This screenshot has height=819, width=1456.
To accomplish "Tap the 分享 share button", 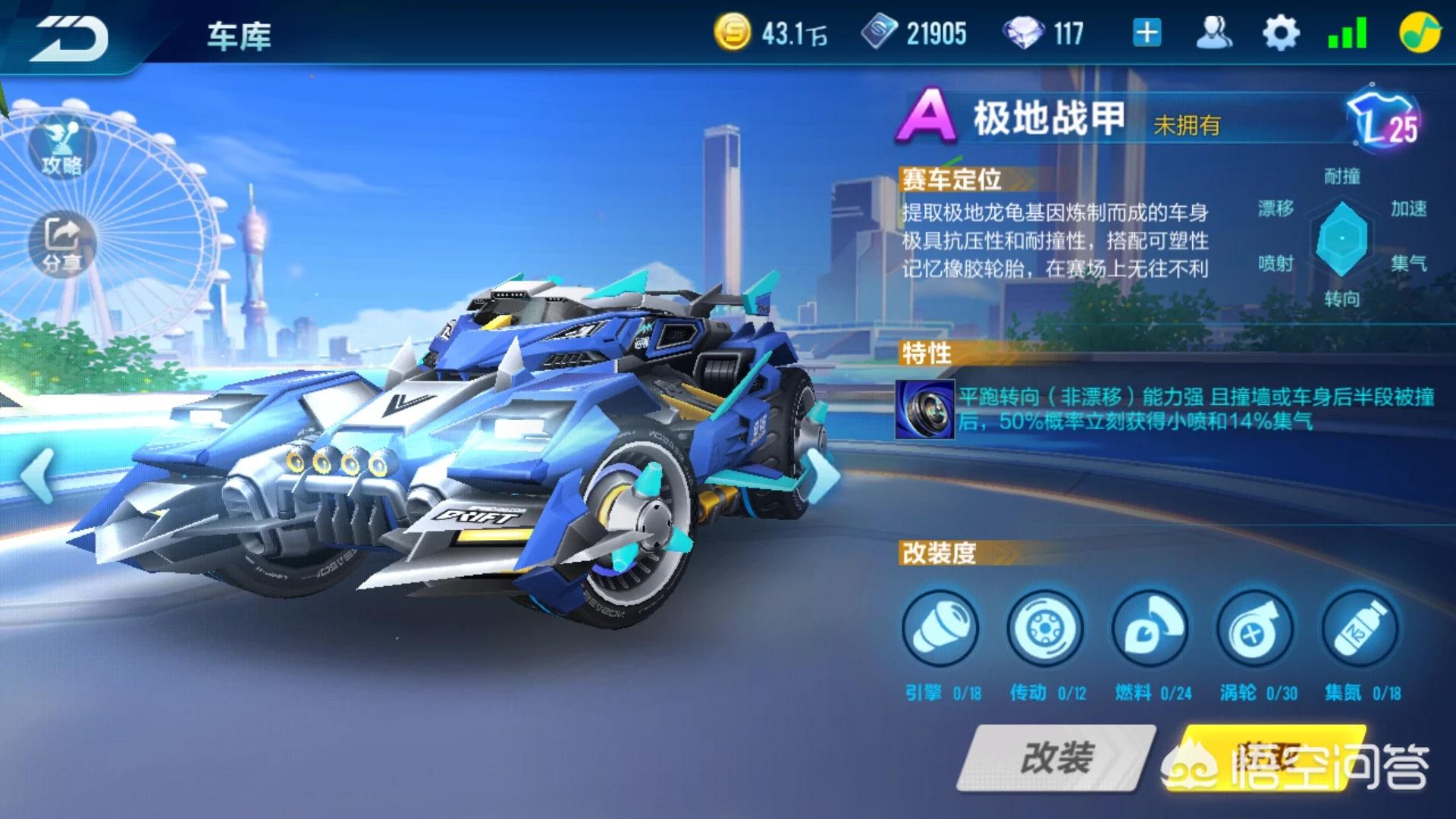I will tap(62, 243).
